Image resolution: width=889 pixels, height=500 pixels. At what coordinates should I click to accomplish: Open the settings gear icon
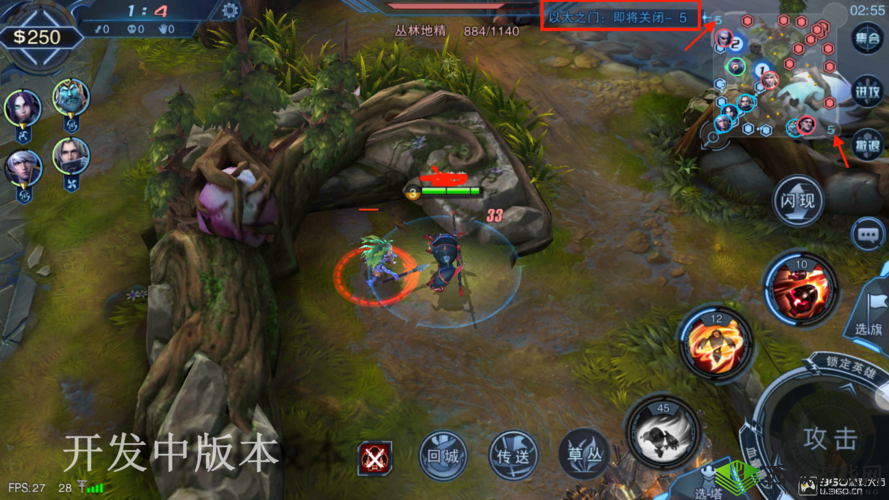click(x=231, y=11)
